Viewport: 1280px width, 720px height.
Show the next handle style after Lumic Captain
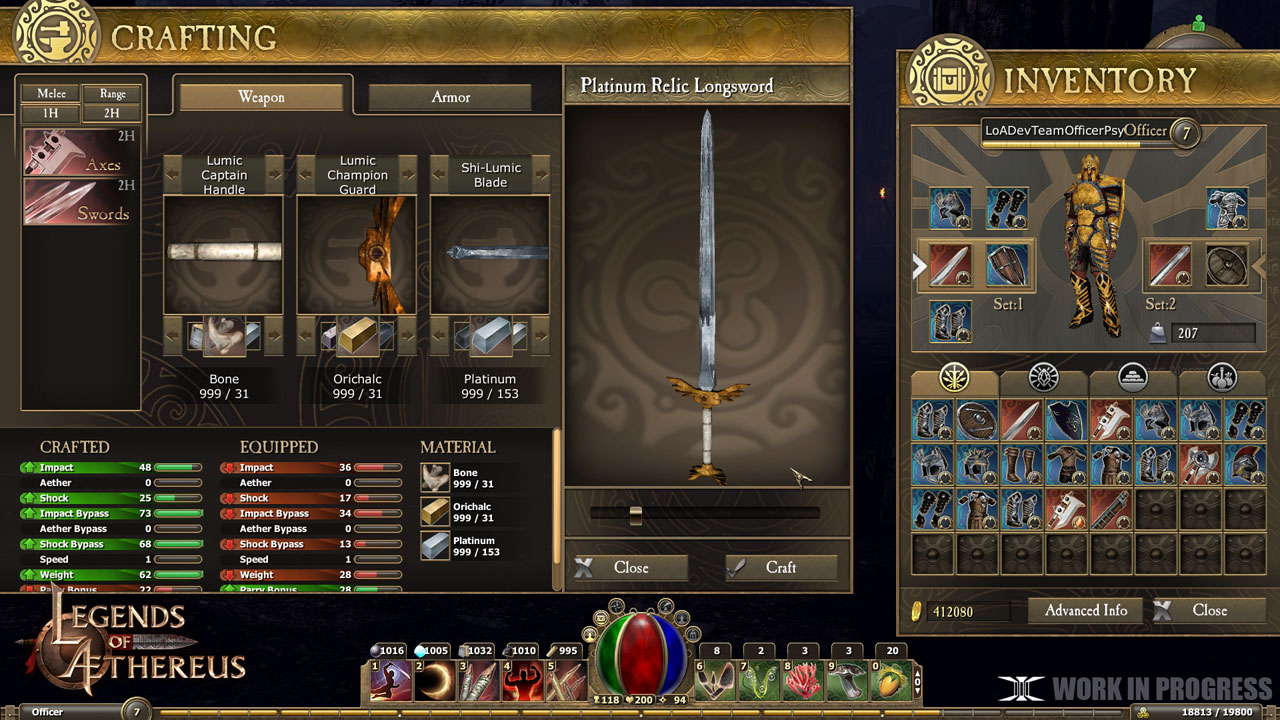click(275, 174)
